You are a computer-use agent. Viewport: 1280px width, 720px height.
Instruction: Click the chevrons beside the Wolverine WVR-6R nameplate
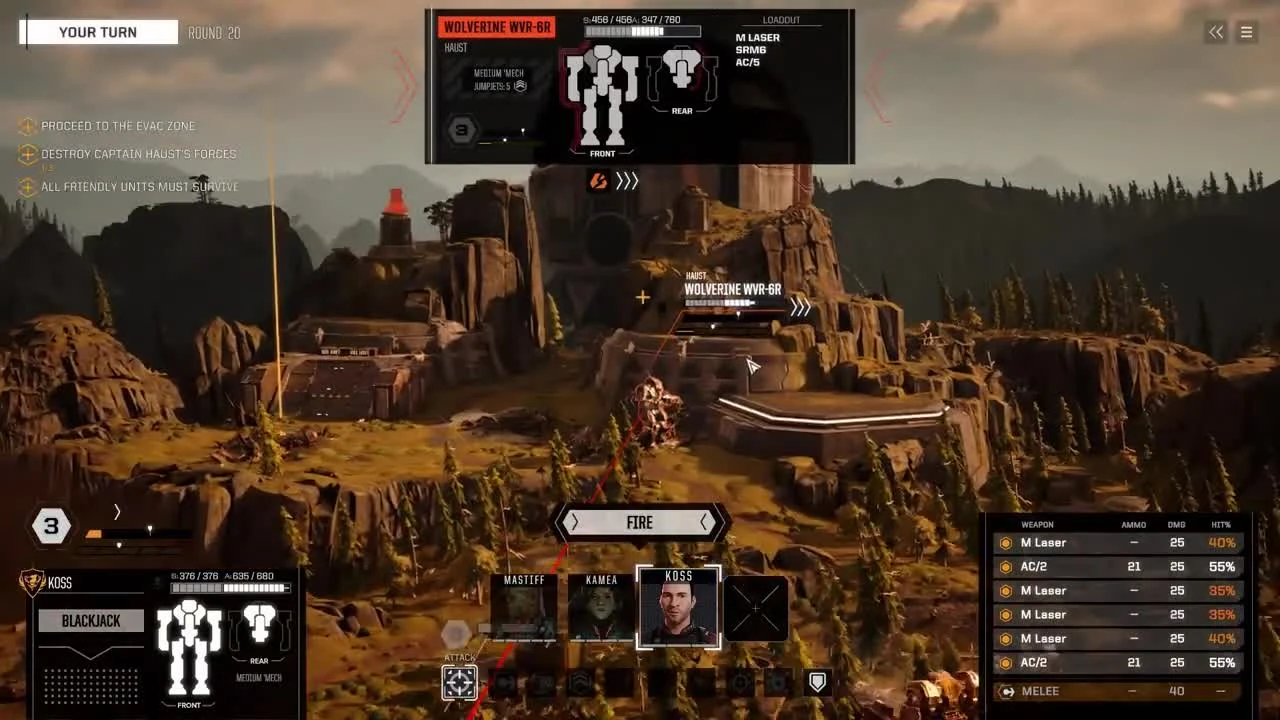pos(799,308)
